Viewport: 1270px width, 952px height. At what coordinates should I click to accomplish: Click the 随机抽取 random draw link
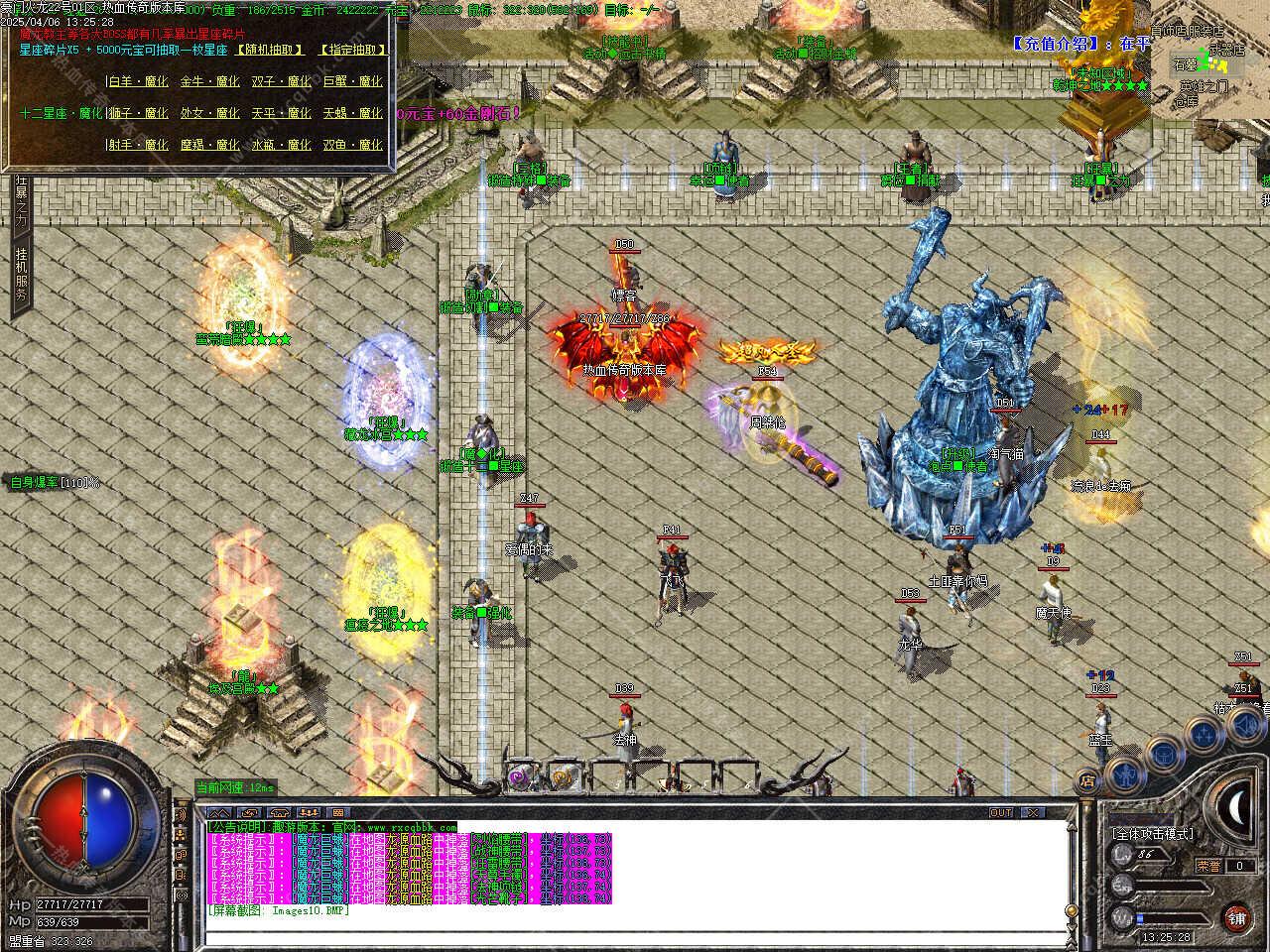[271, 50]
